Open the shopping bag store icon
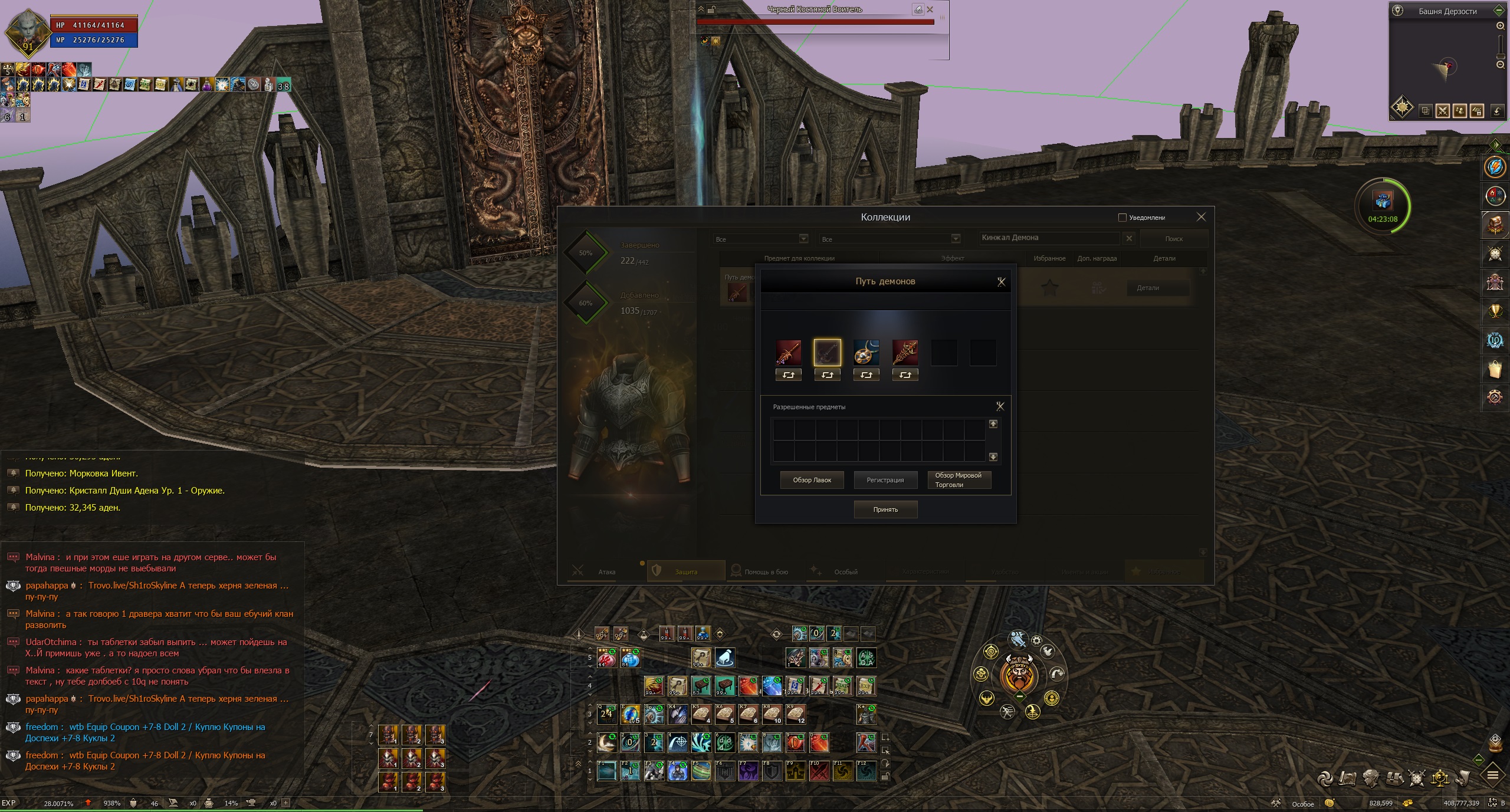The width and height of the screenshot is (1510, 812). click(1495, 370)
